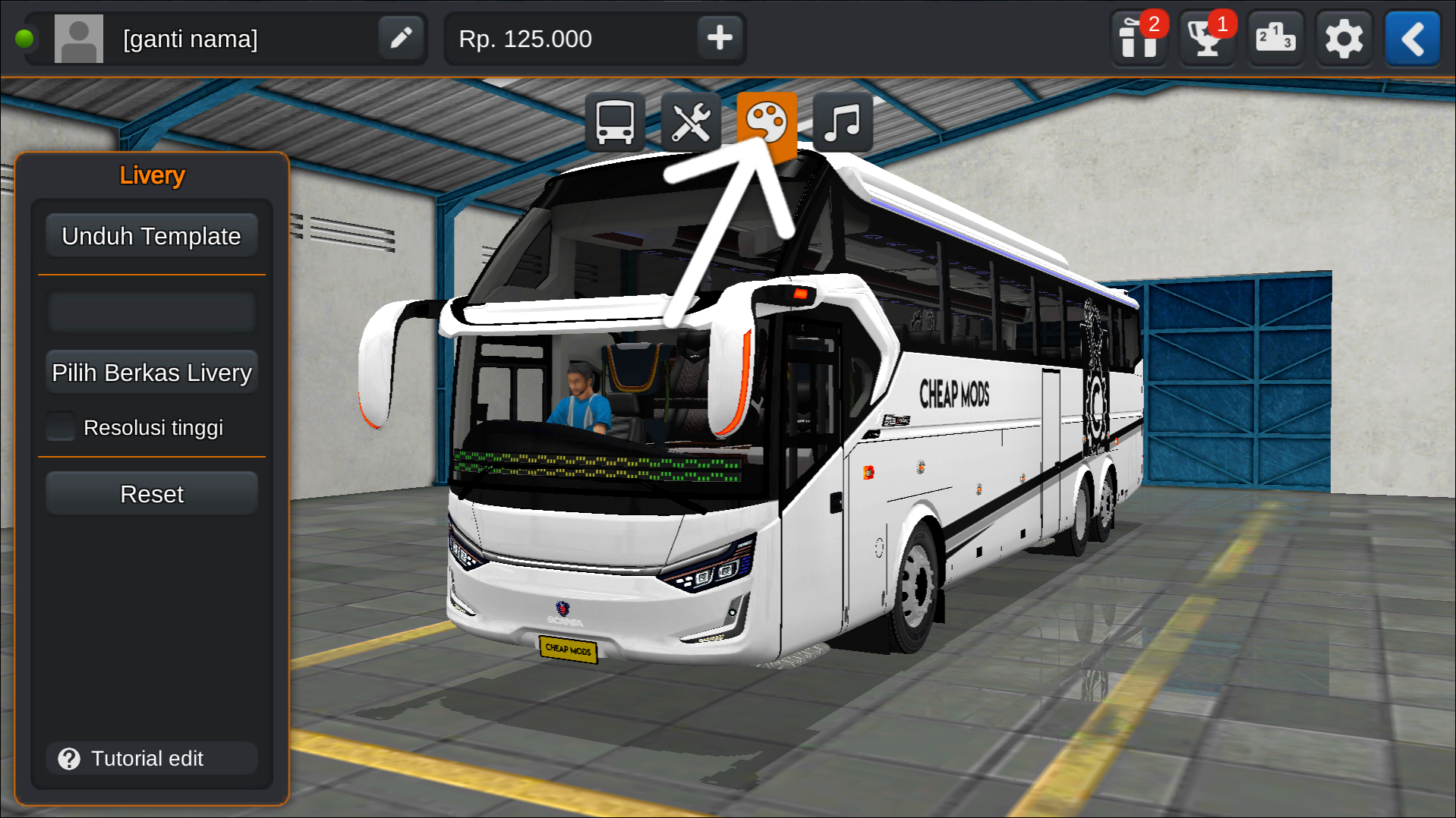Open the gift rewards icon
This screenshot has height=818, width=1456.
point(1139,38)
